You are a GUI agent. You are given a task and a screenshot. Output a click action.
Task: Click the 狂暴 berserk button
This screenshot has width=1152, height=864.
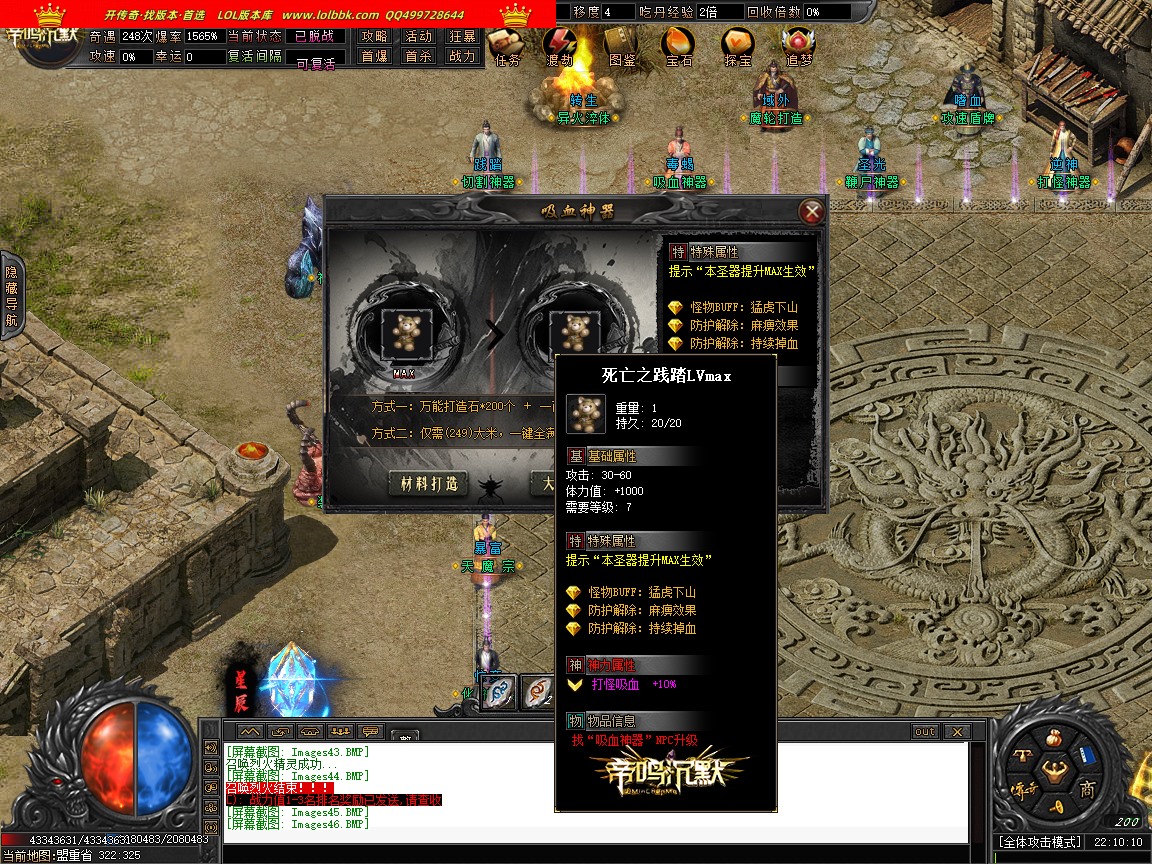click(462, 36)
